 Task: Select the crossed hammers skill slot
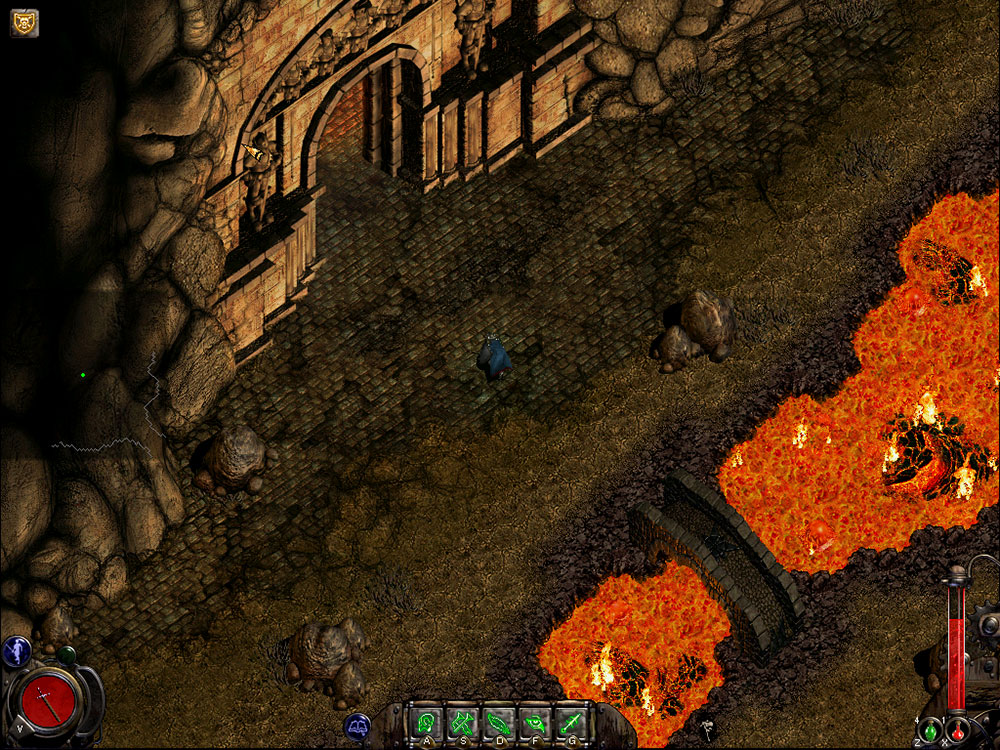[462, 721]
